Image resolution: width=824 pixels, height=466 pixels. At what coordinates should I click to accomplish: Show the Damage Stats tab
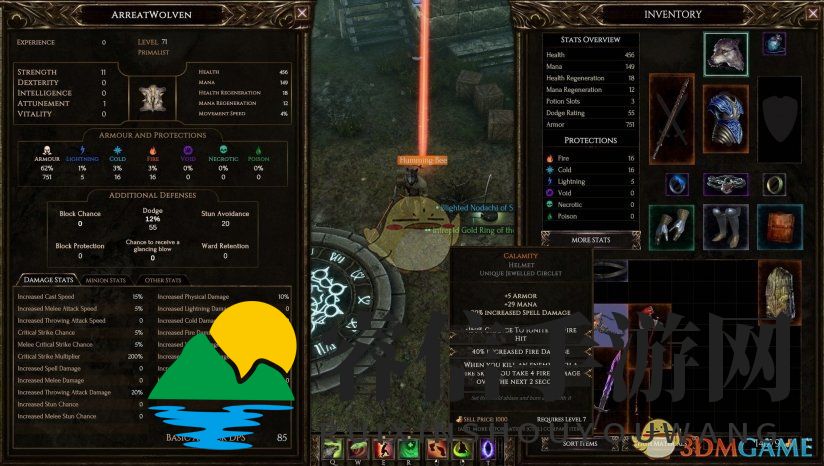pyautogui.click(x=49, y=280)
